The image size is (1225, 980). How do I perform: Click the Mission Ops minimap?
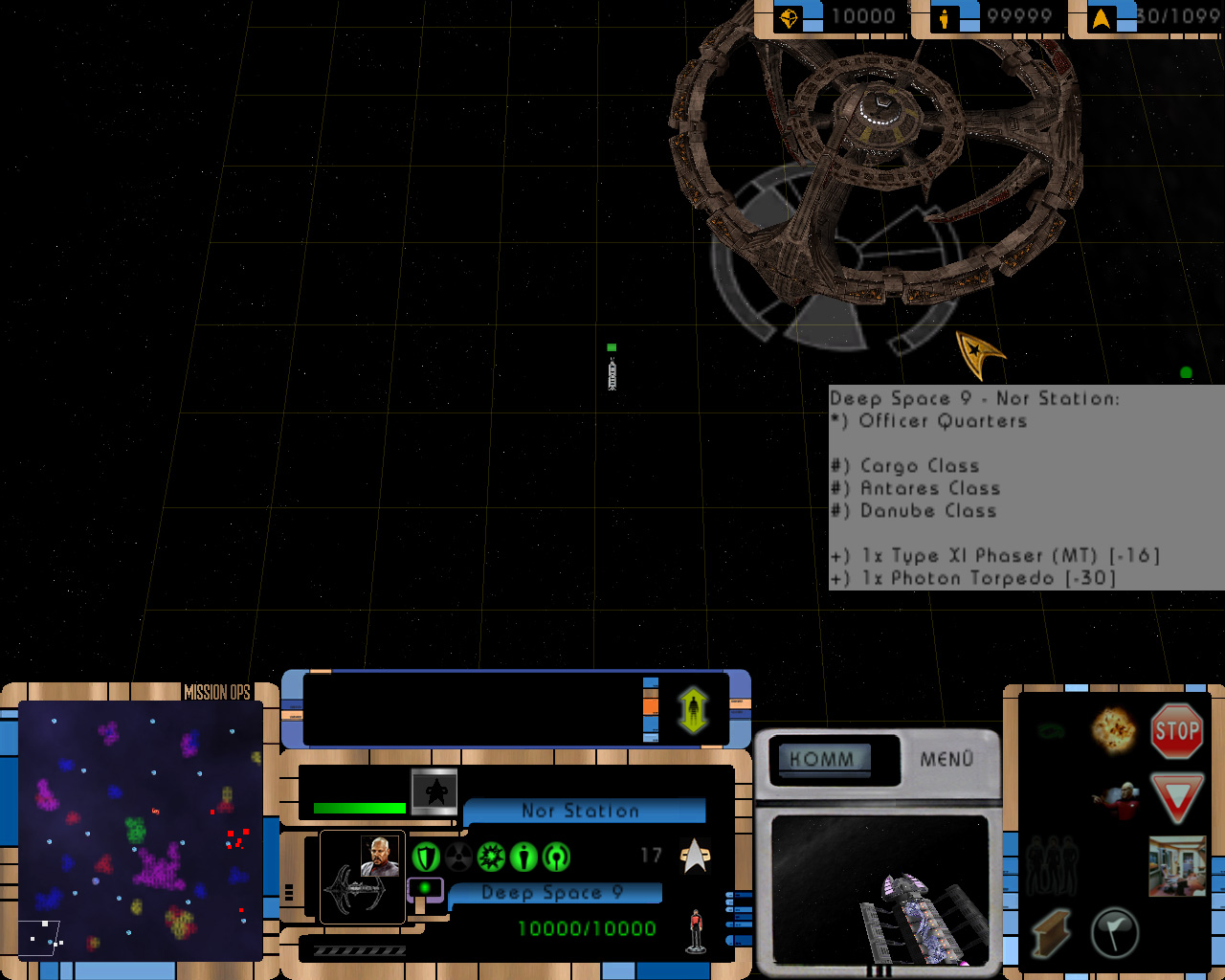(140, 831)
